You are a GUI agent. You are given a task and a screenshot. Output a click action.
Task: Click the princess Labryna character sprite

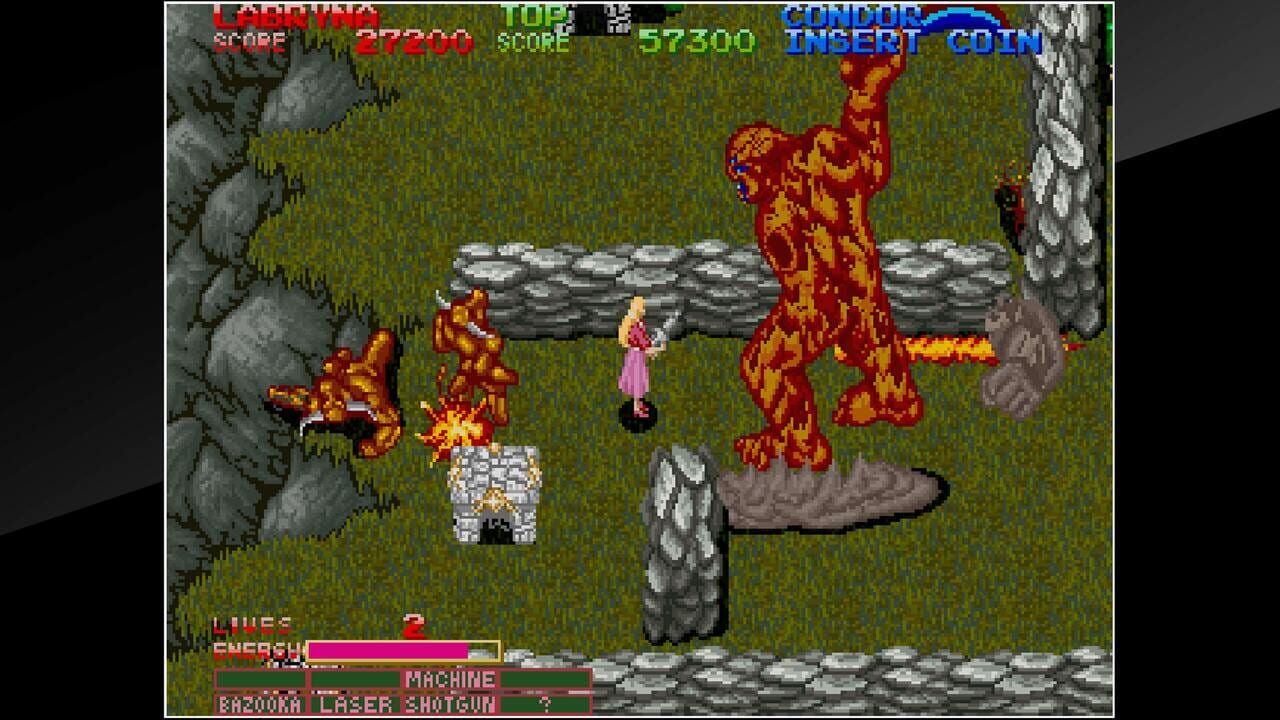(638, 355)
